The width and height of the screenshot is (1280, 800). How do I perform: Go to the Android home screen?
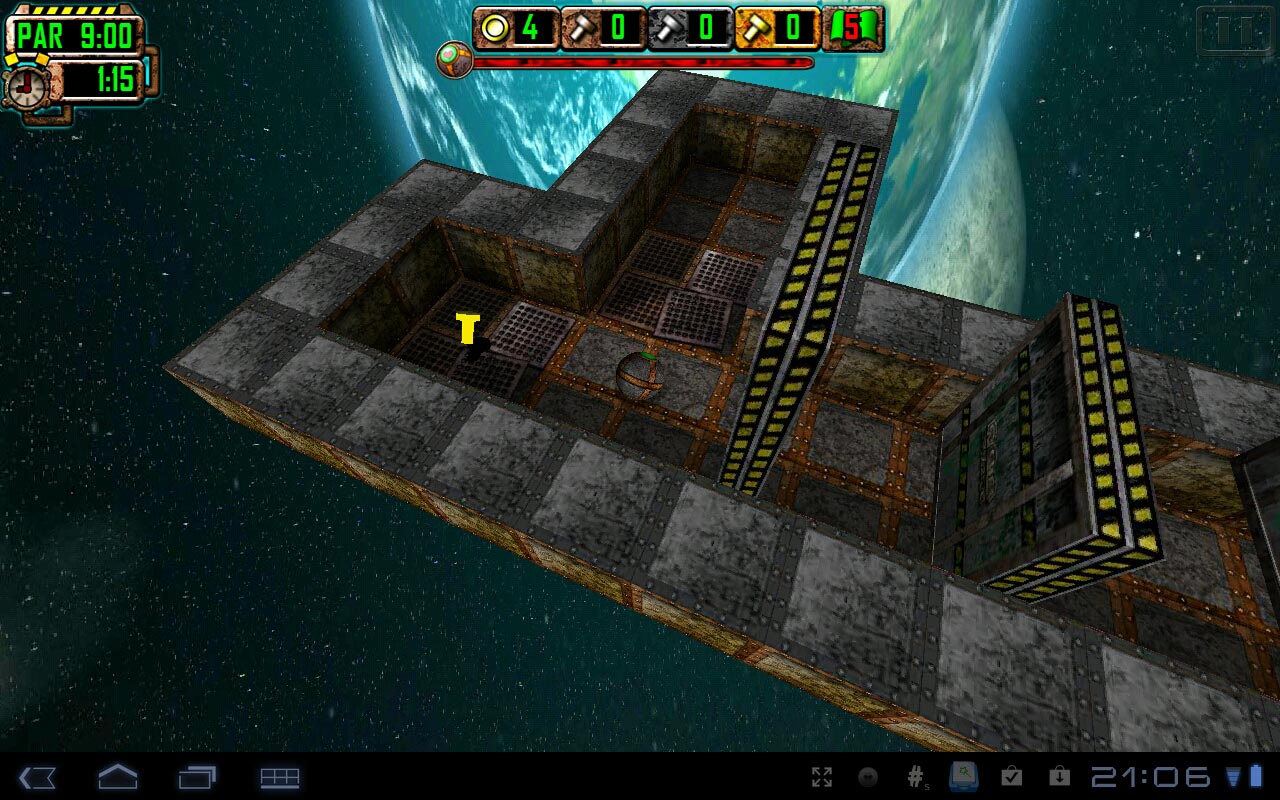click(x=117, y=776)
